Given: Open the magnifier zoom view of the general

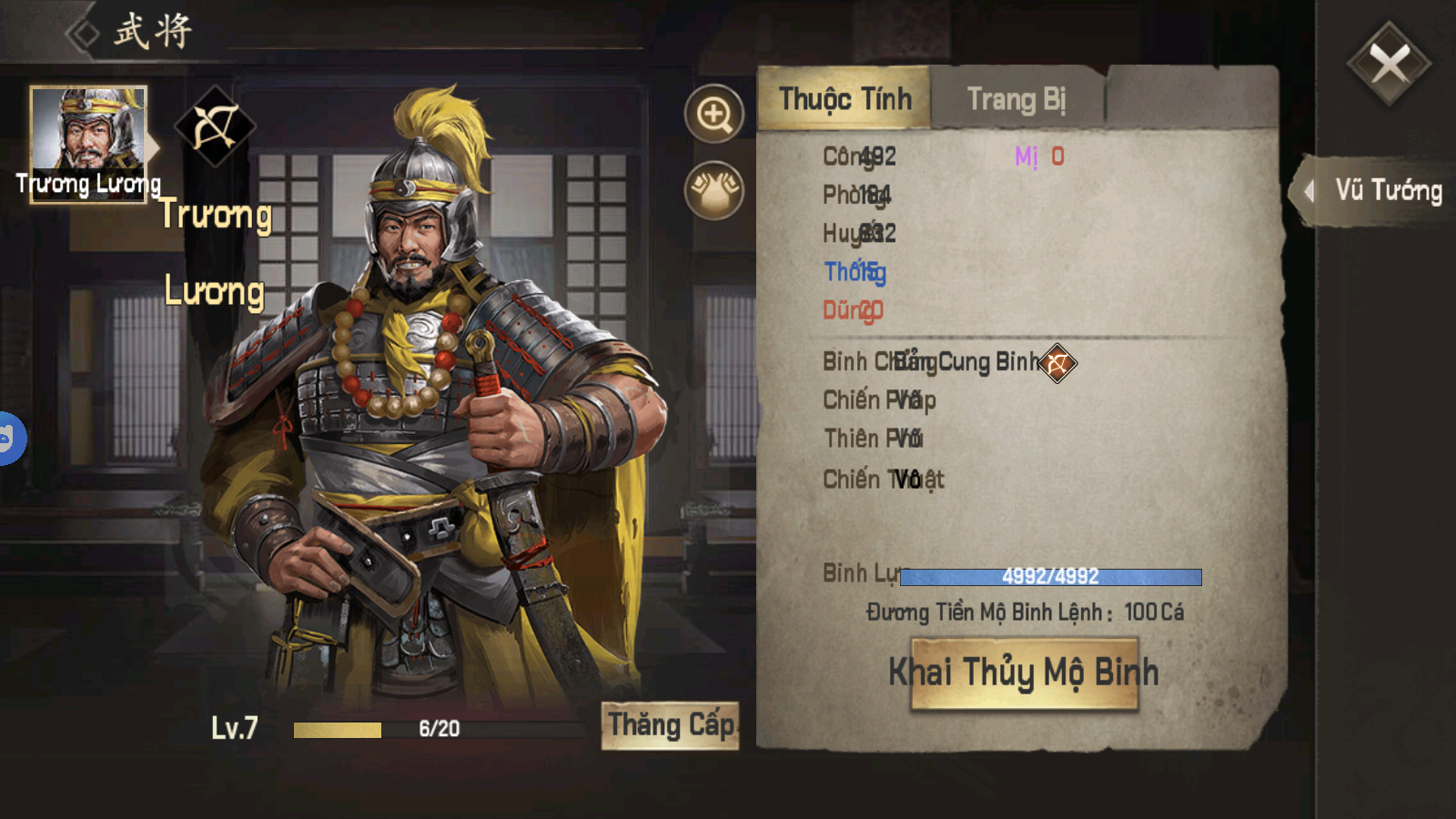Looking at the screenshot, I should point(714,114).
